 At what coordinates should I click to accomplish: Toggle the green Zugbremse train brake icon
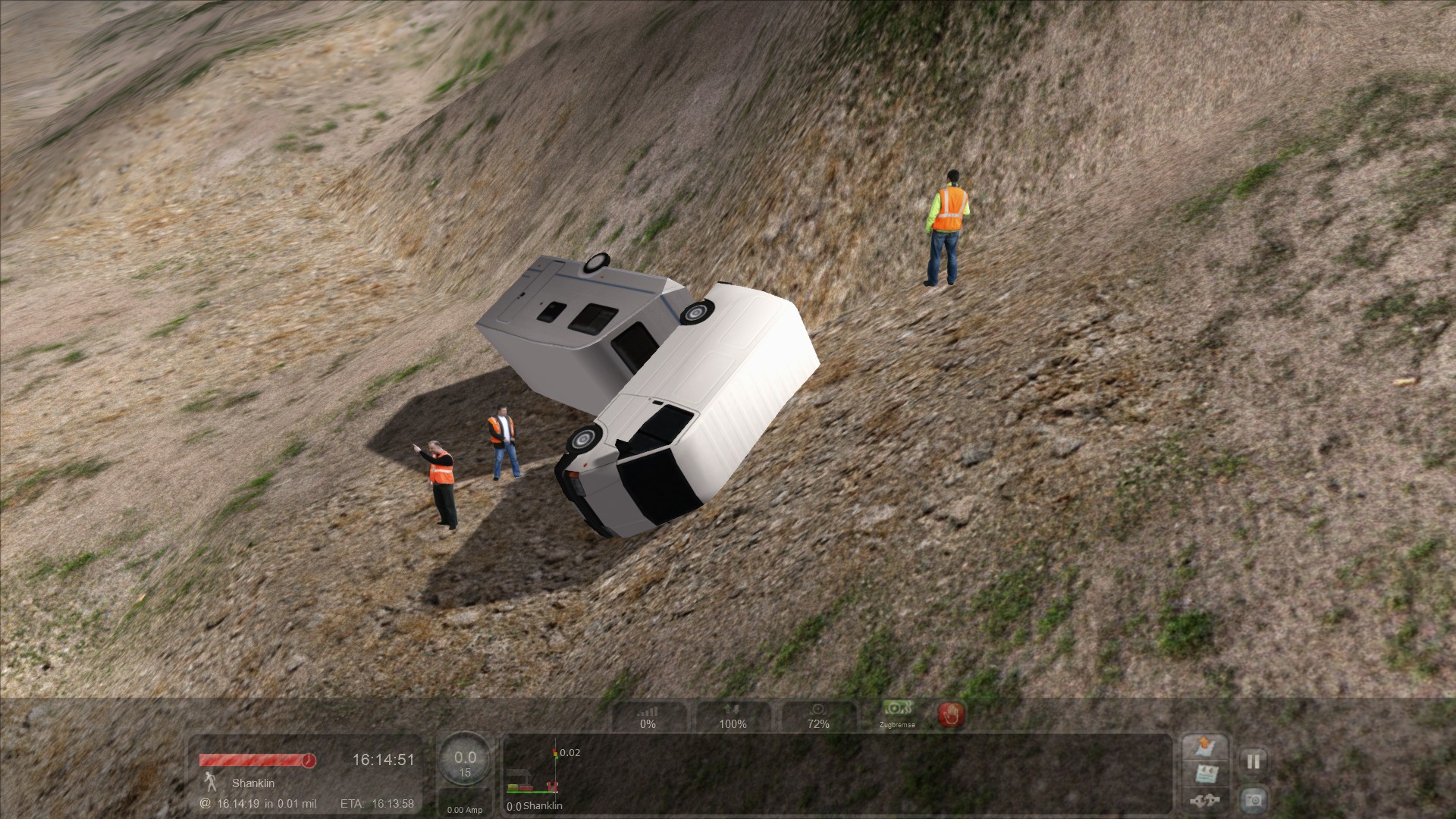tap(897, 713)
